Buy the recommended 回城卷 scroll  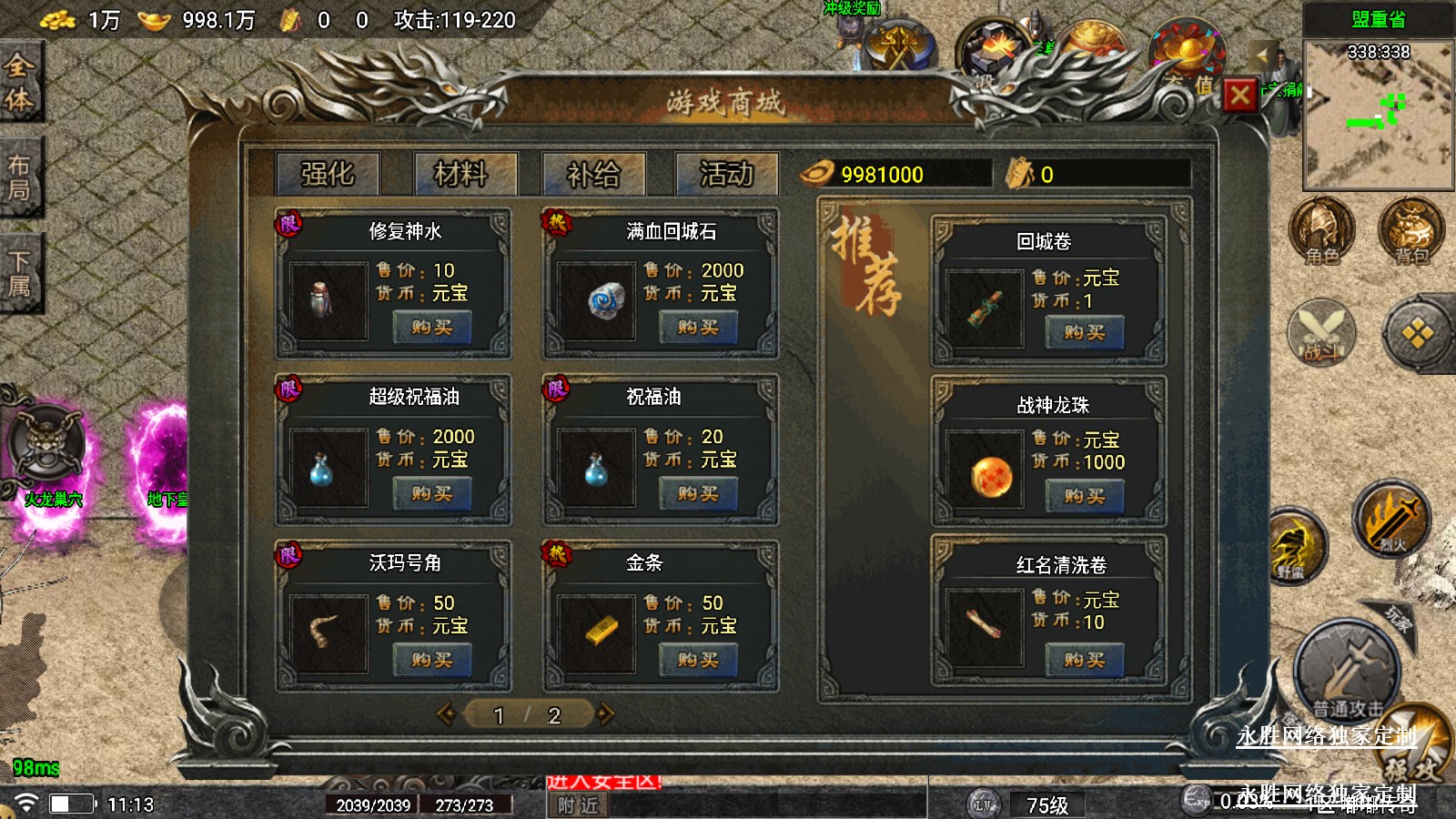pos(1084,333)
